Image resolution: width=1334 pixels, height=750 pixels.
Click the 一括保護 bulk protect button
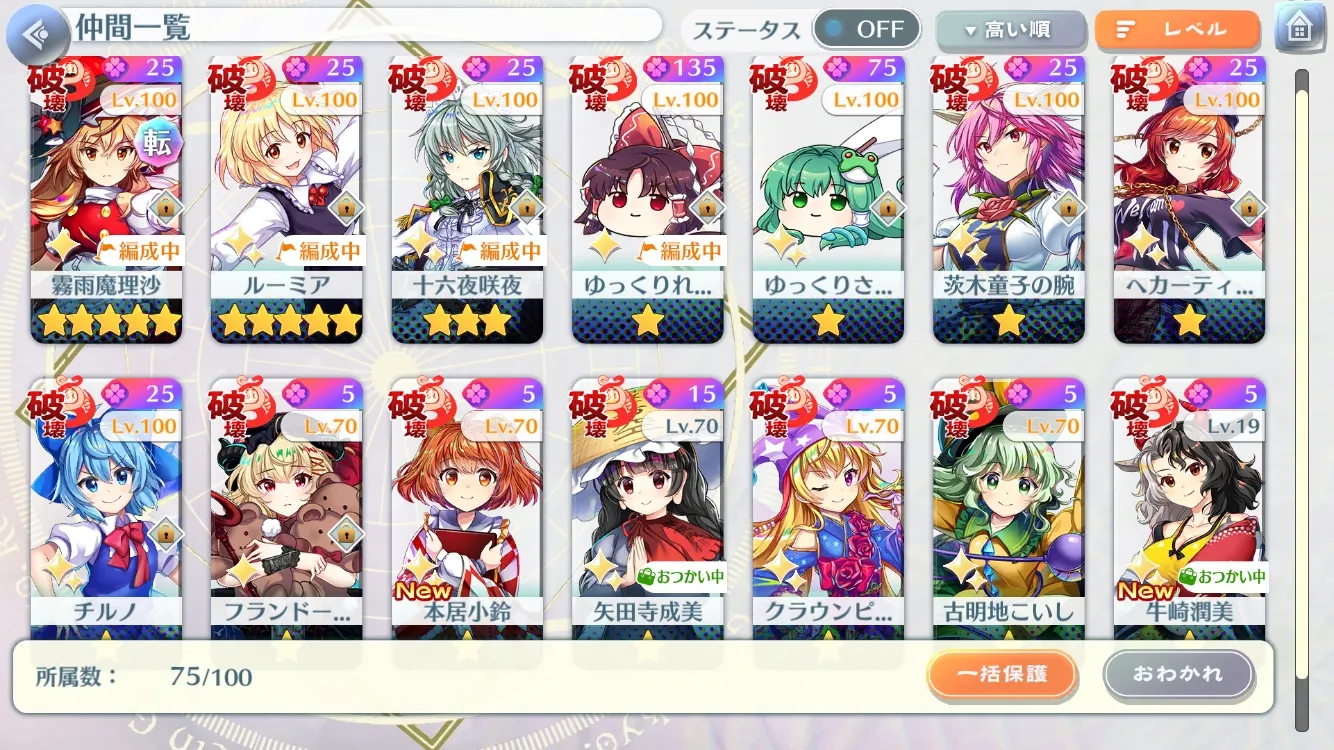point(1002,675)
